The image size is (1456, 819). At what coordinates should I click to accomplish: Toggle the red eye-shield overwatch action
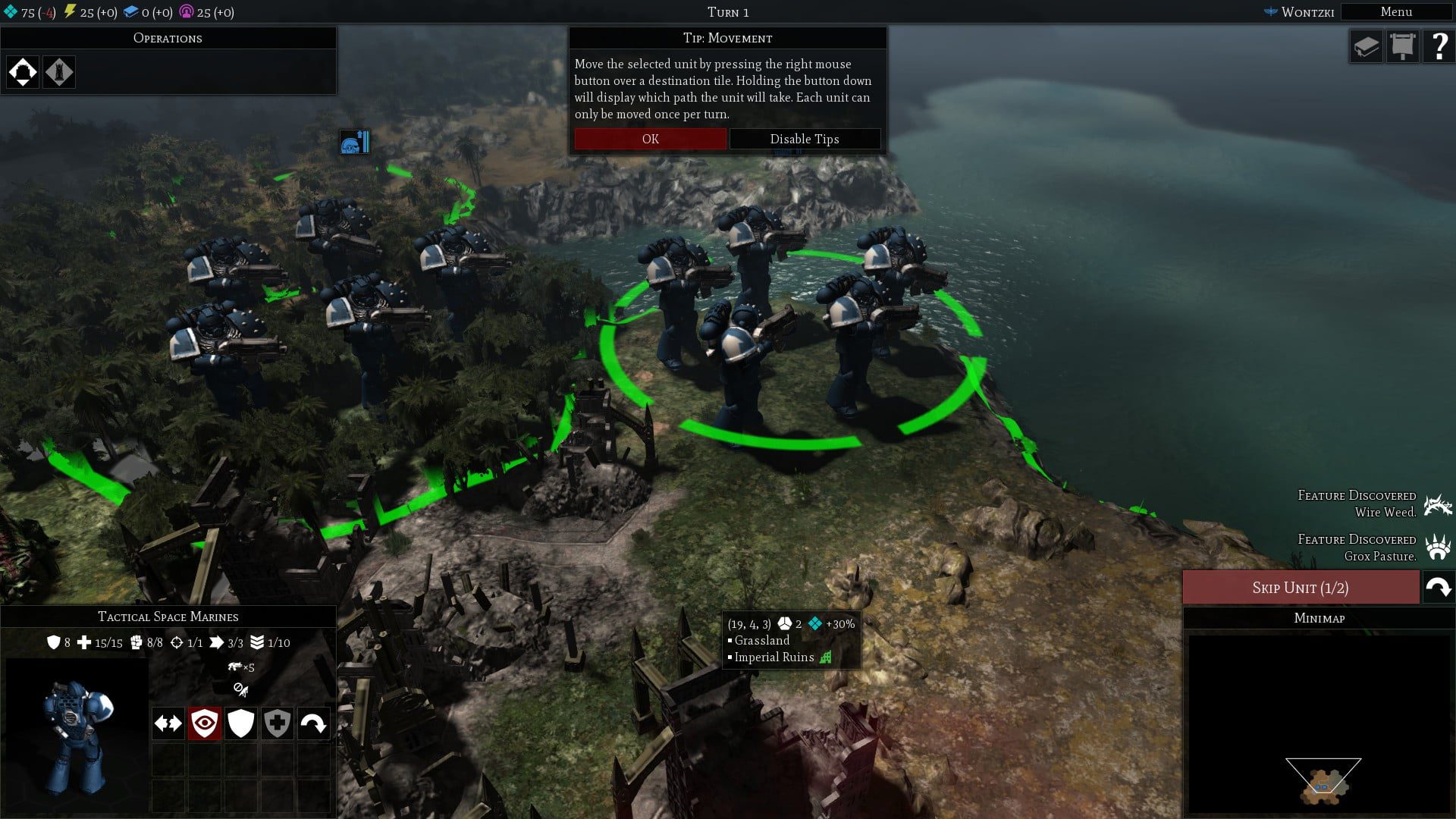coord(204,723)
